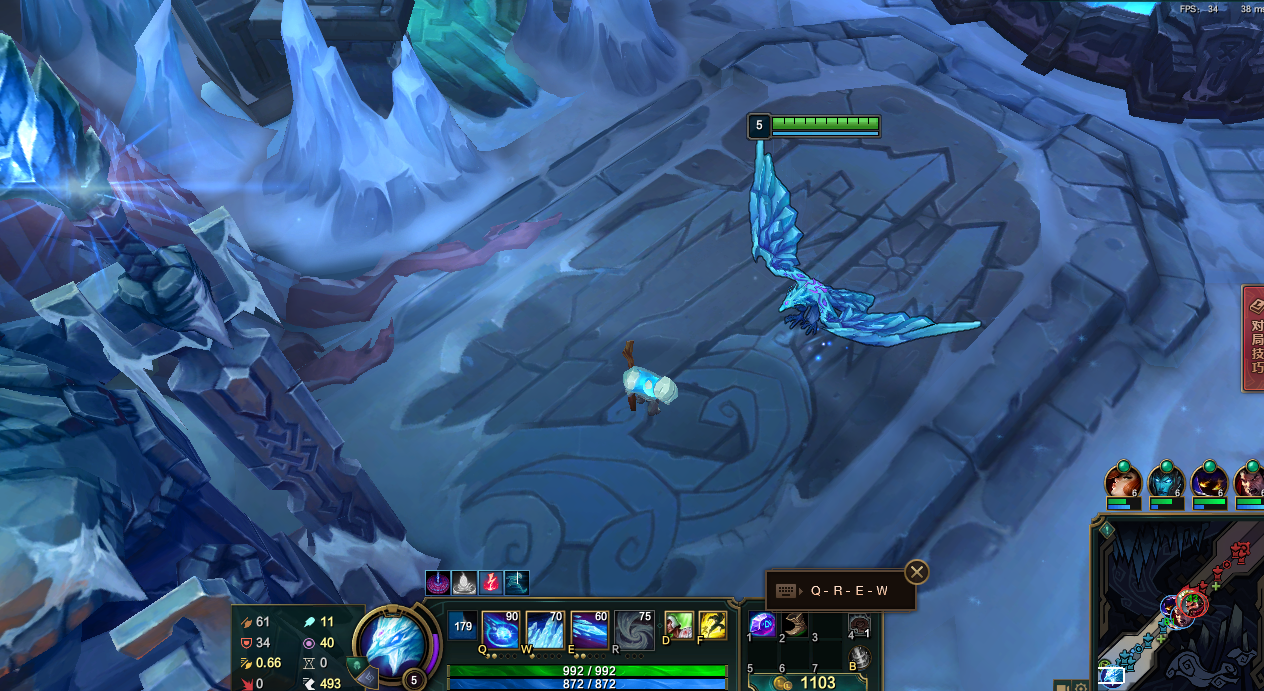Select the blue-faced ally portrait
Screen dimensions: 1264x691
pyautogui.click(x=1166, y=481)
